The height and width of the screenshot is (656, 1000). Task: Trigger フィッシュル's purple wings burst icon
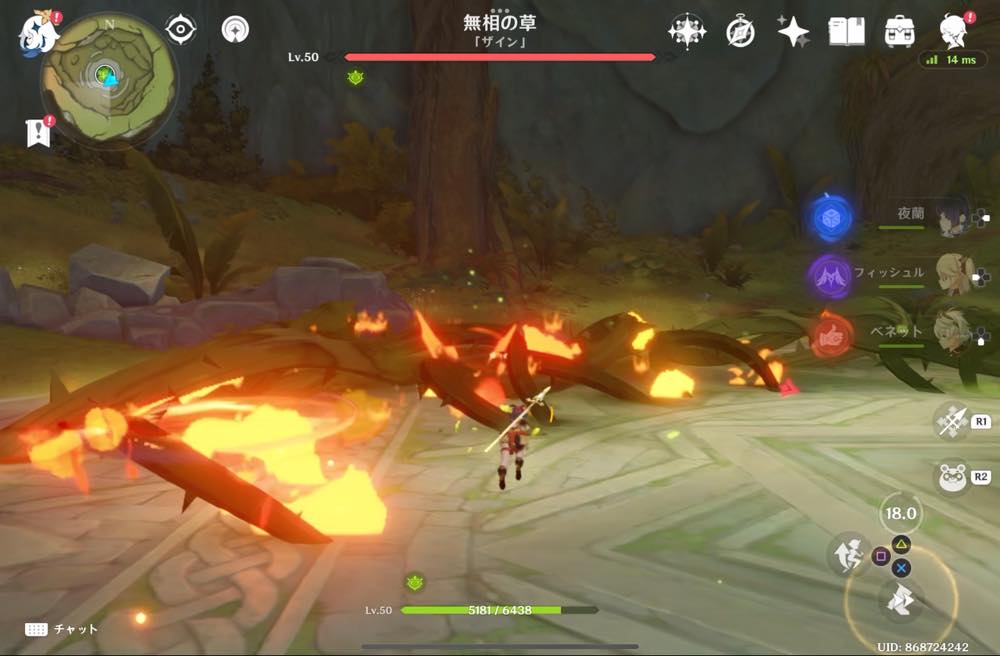coord(829,275)
